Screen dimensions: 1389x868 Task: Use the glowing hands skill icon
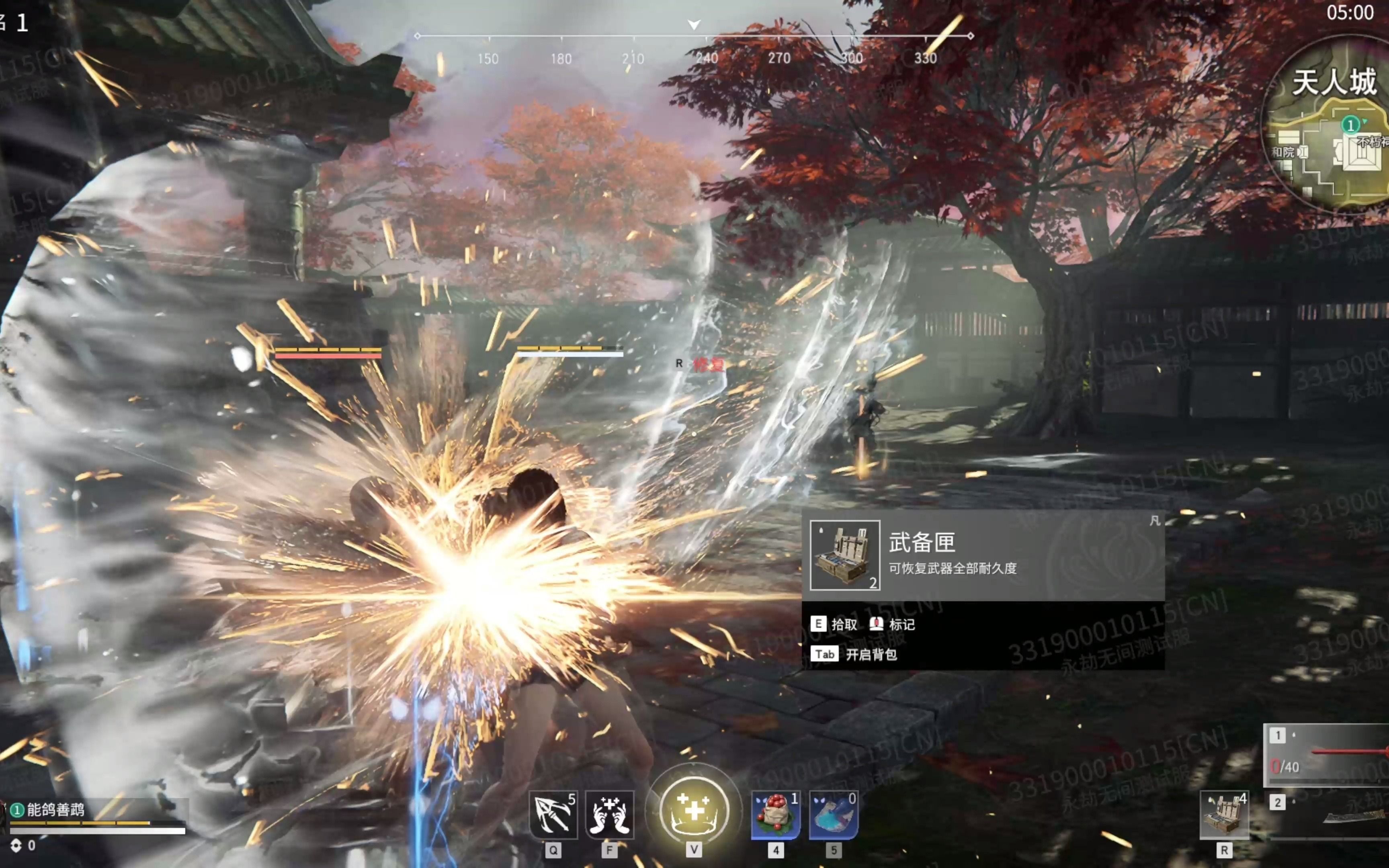pyautogui.click(x=610, y=815)
